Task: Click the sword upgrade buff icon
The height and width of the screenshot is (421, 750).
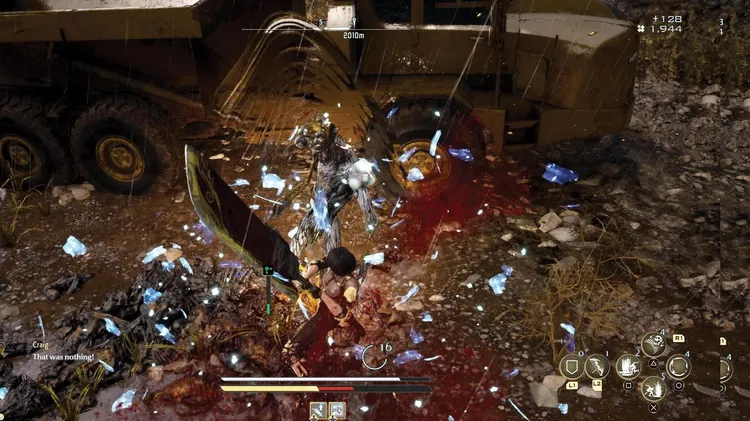Action: [318, 410]
